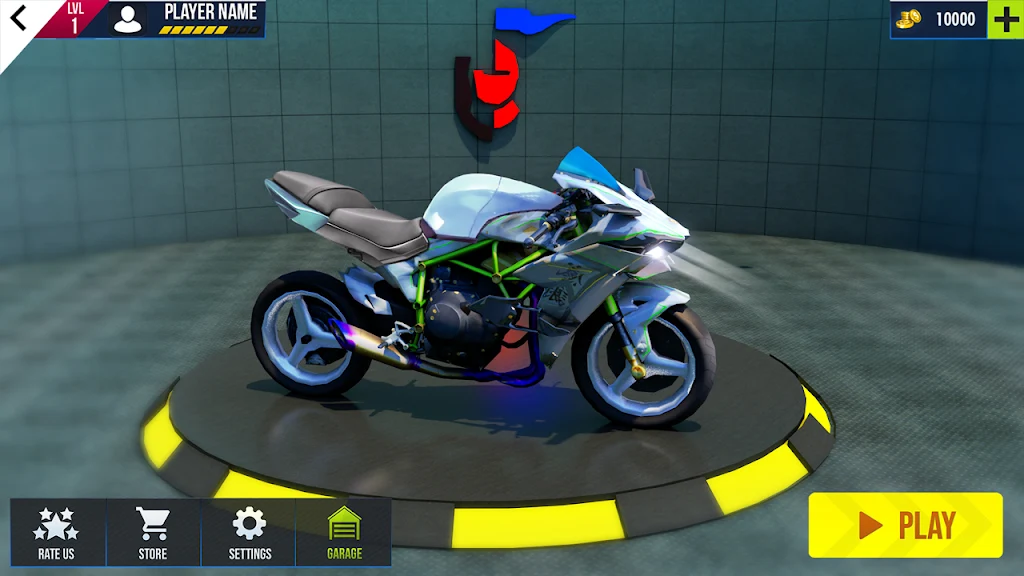Open the Garage menu
The height and width of the screenshot is (576, 1024).
[x=344, y=533]
